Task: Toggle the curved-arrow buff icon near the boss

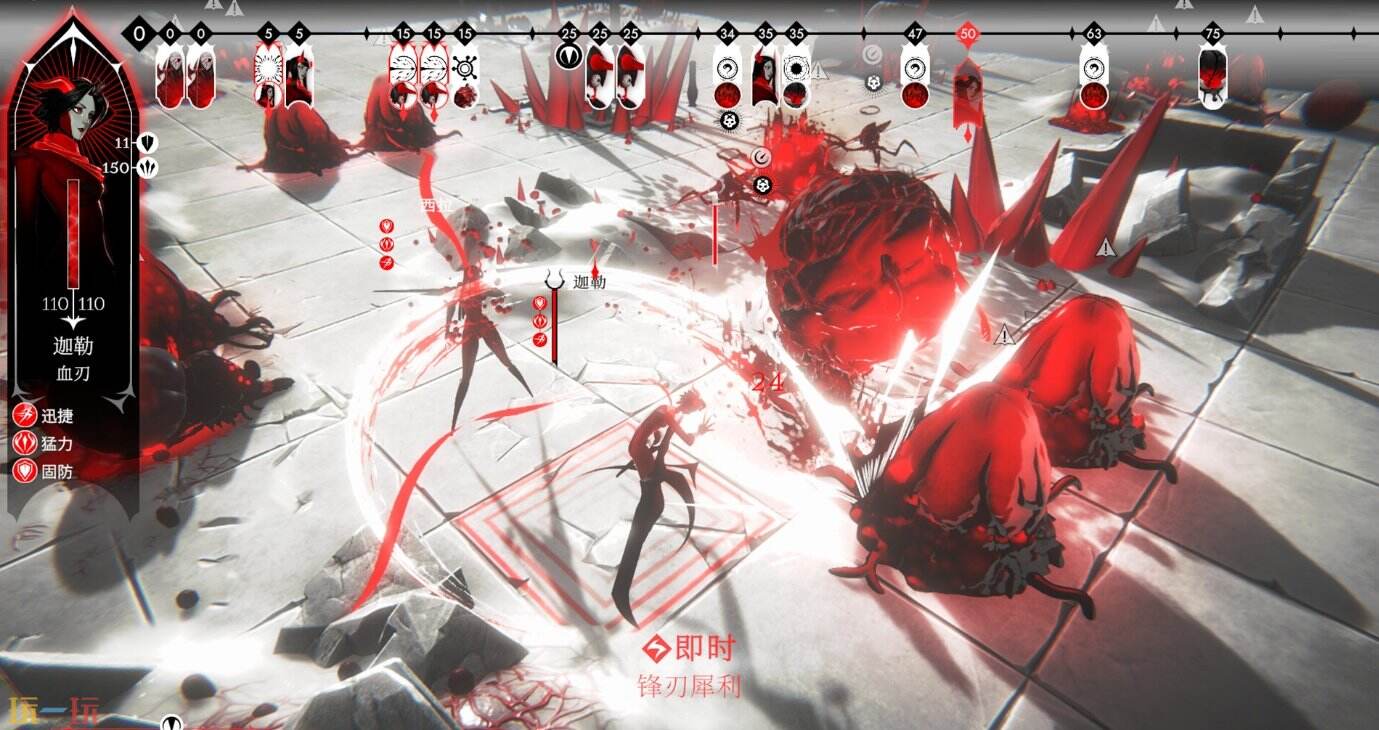Action: pyautogui.click(x=761, y=156)
